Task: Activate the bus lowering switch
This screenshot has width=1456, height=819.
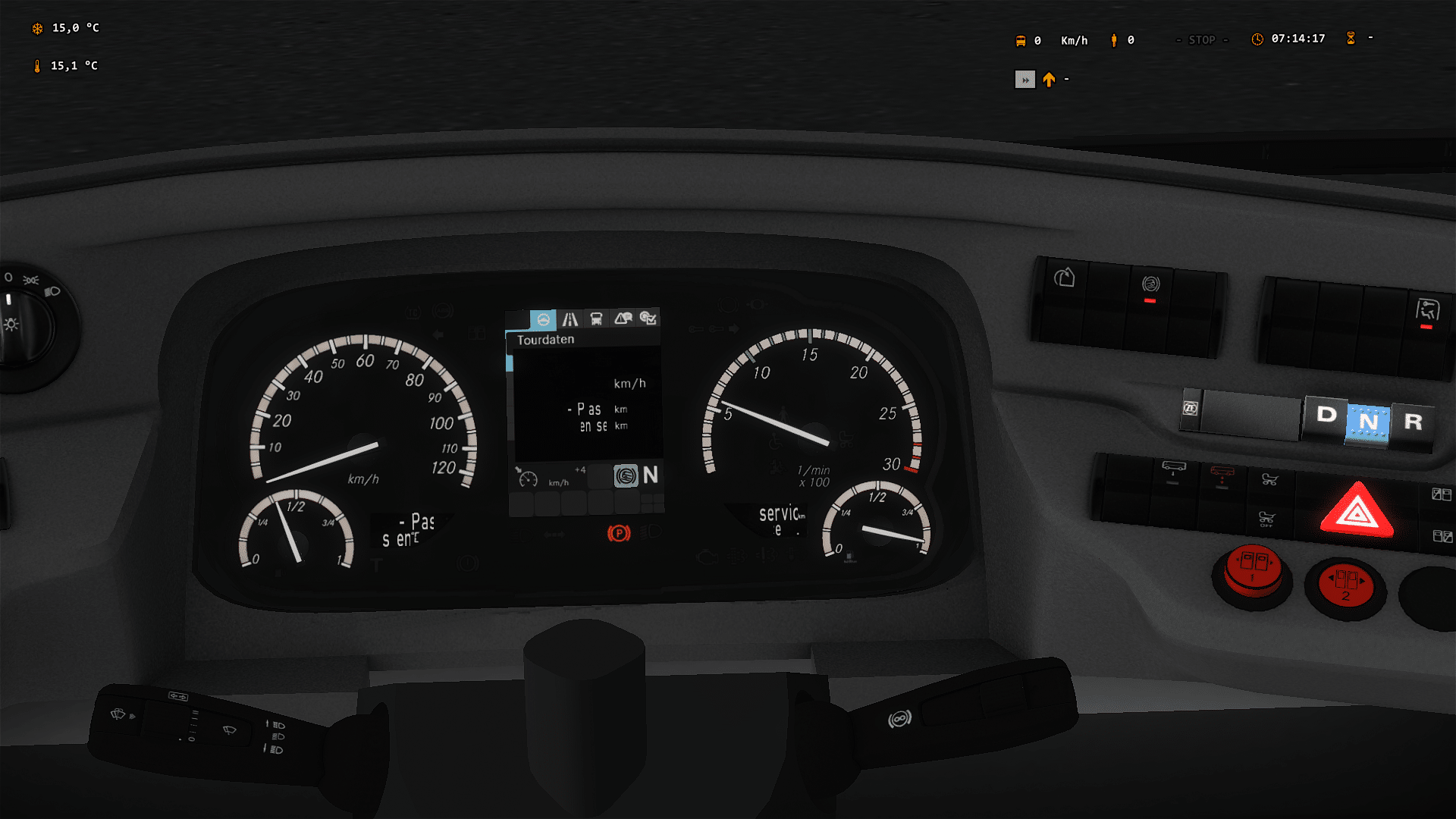Action: [1173, 472]
